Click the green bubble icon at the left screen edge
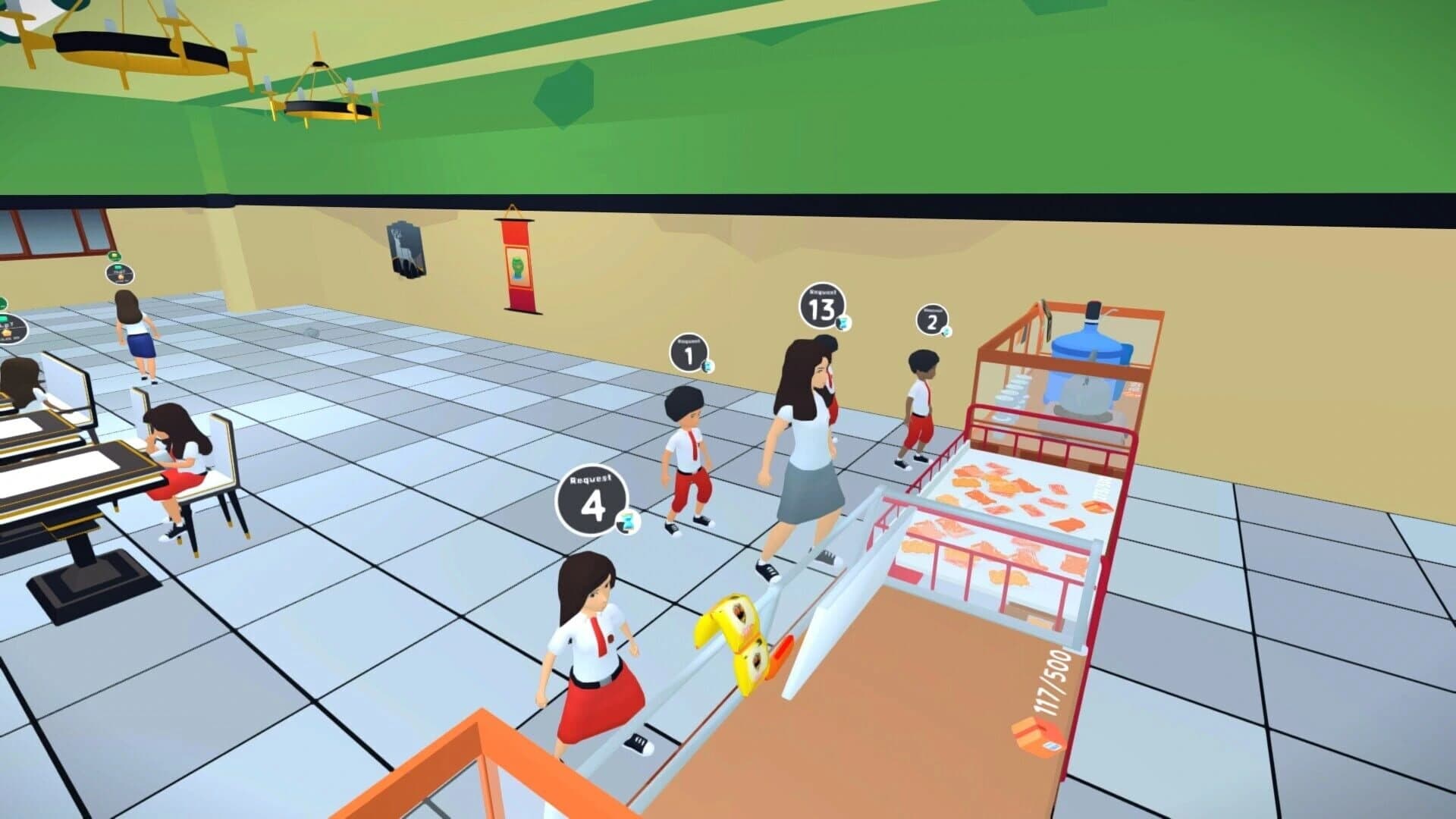The height and width of the screenshot is (819, 1456). 3,303
